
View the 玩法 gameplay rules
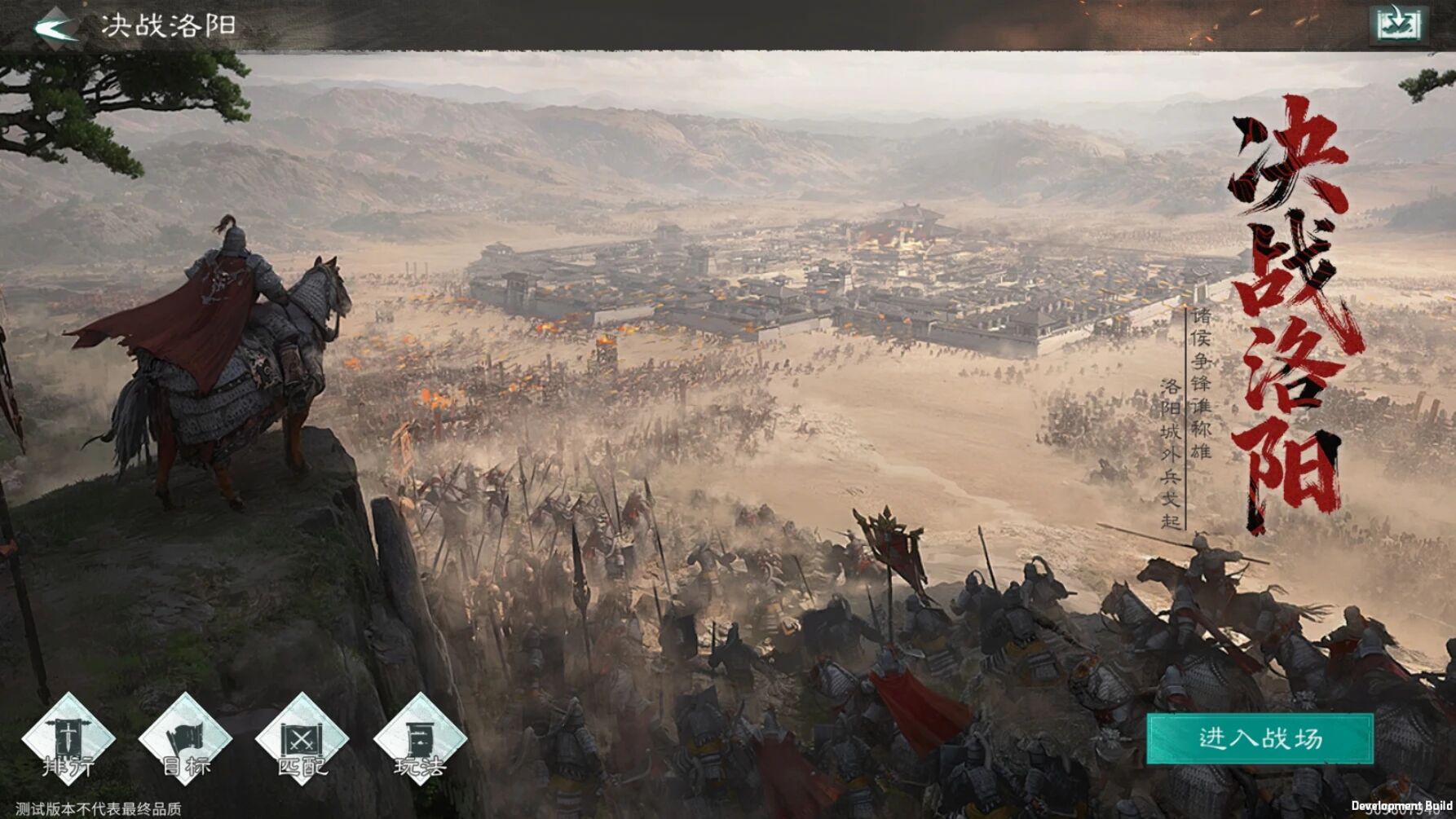tap(420, 740)
